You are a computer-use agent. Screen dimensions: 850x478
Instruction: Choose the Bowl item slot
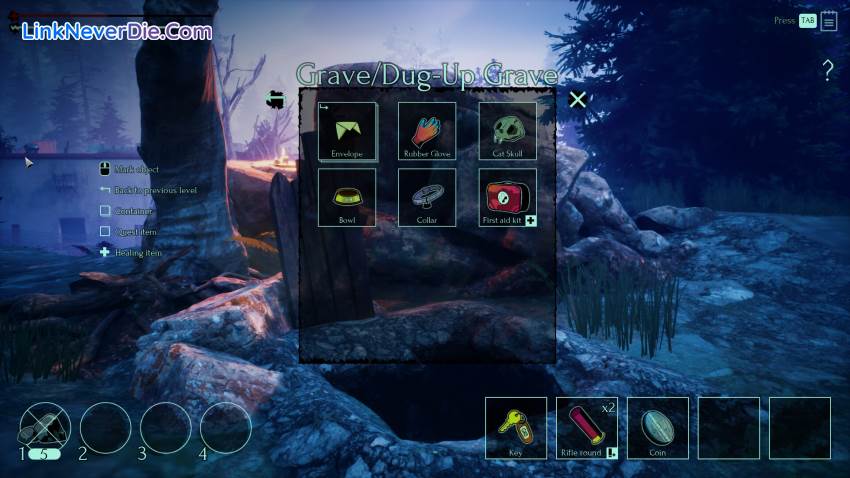click(347, 197)
